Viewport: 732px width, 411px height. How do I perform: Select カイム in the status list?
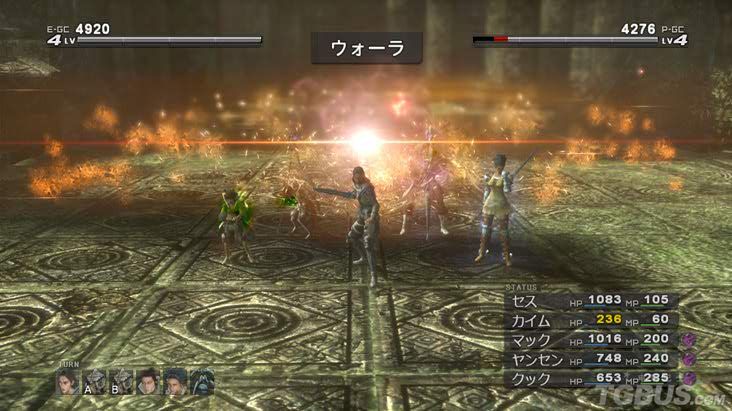(531, 320)
